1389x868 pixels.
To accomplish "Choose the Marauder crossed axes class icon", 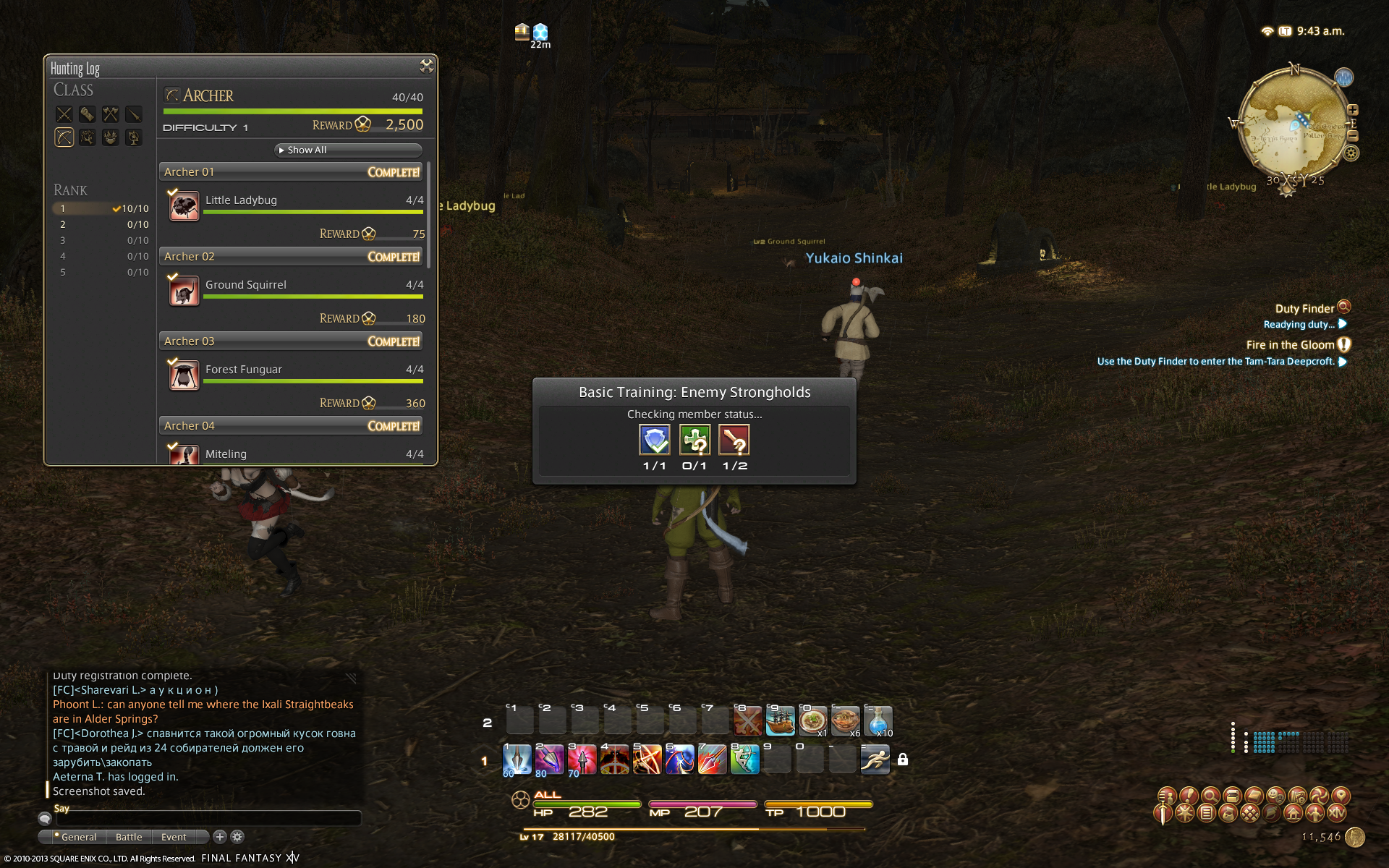I will (x=110, y=114).
